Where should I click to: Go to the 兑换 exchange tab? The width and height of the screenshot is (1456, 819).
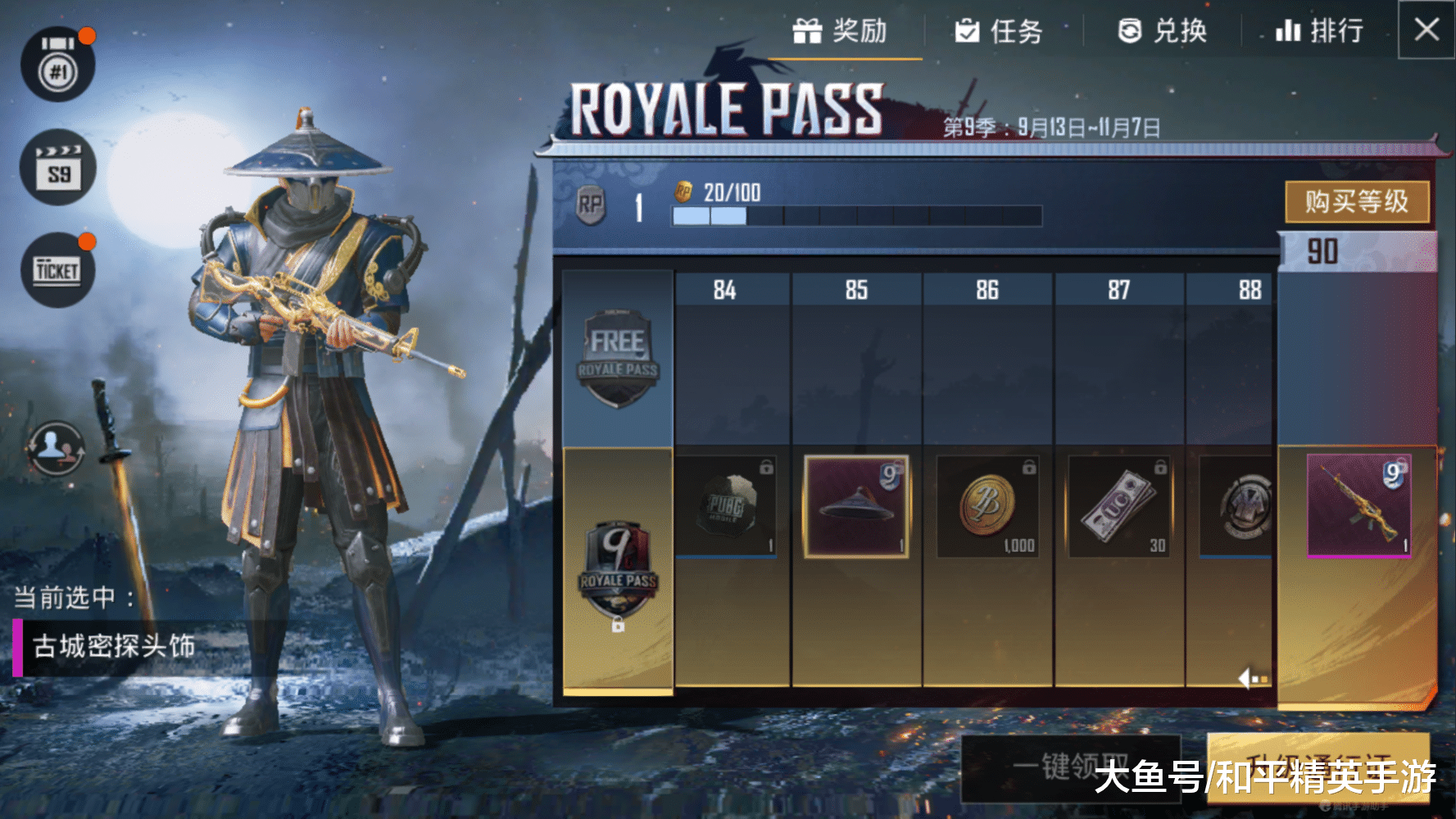click(1163, 32)
